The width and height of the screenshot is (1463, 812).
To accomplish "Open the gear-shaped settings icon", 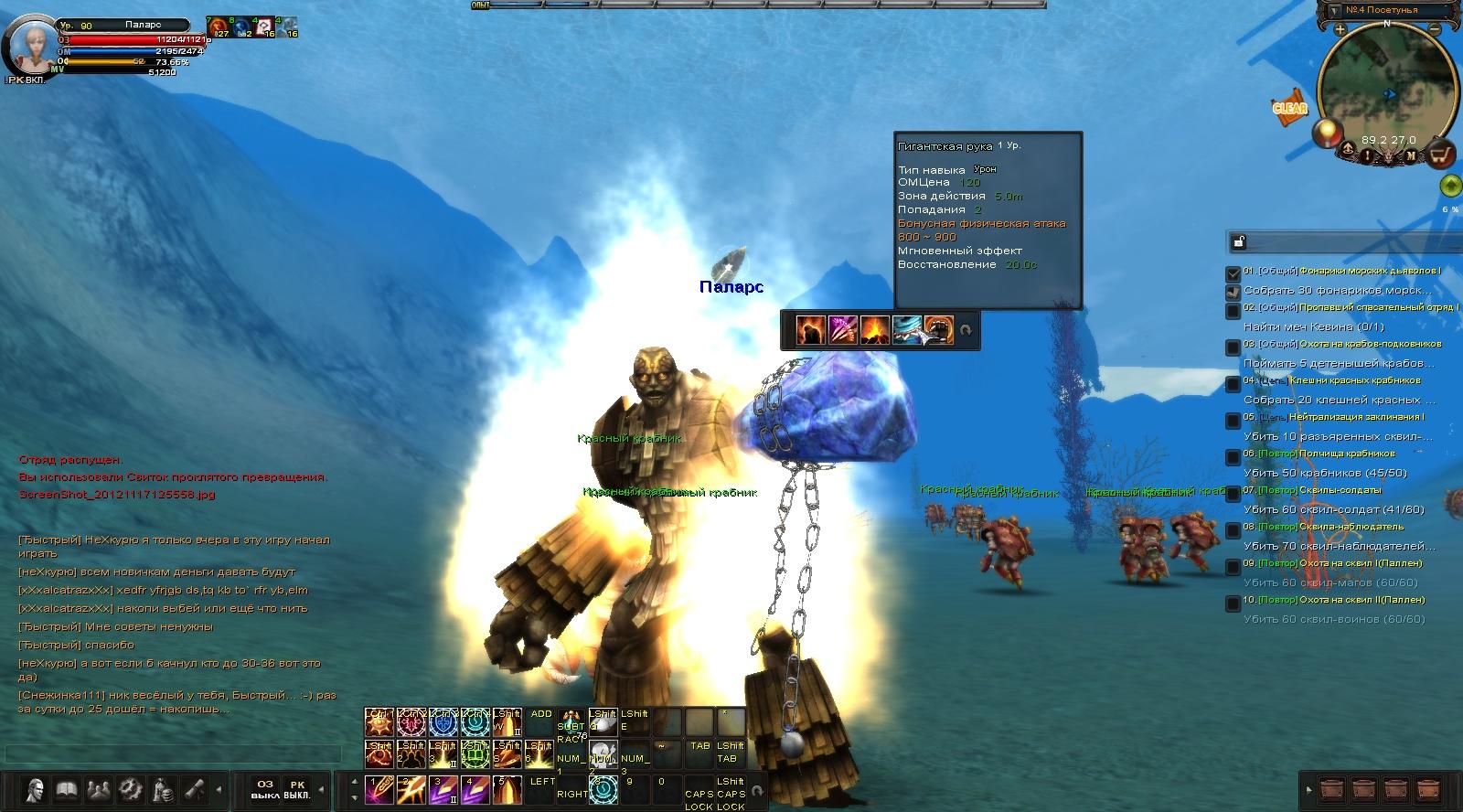I will click(x=130, y=788).
